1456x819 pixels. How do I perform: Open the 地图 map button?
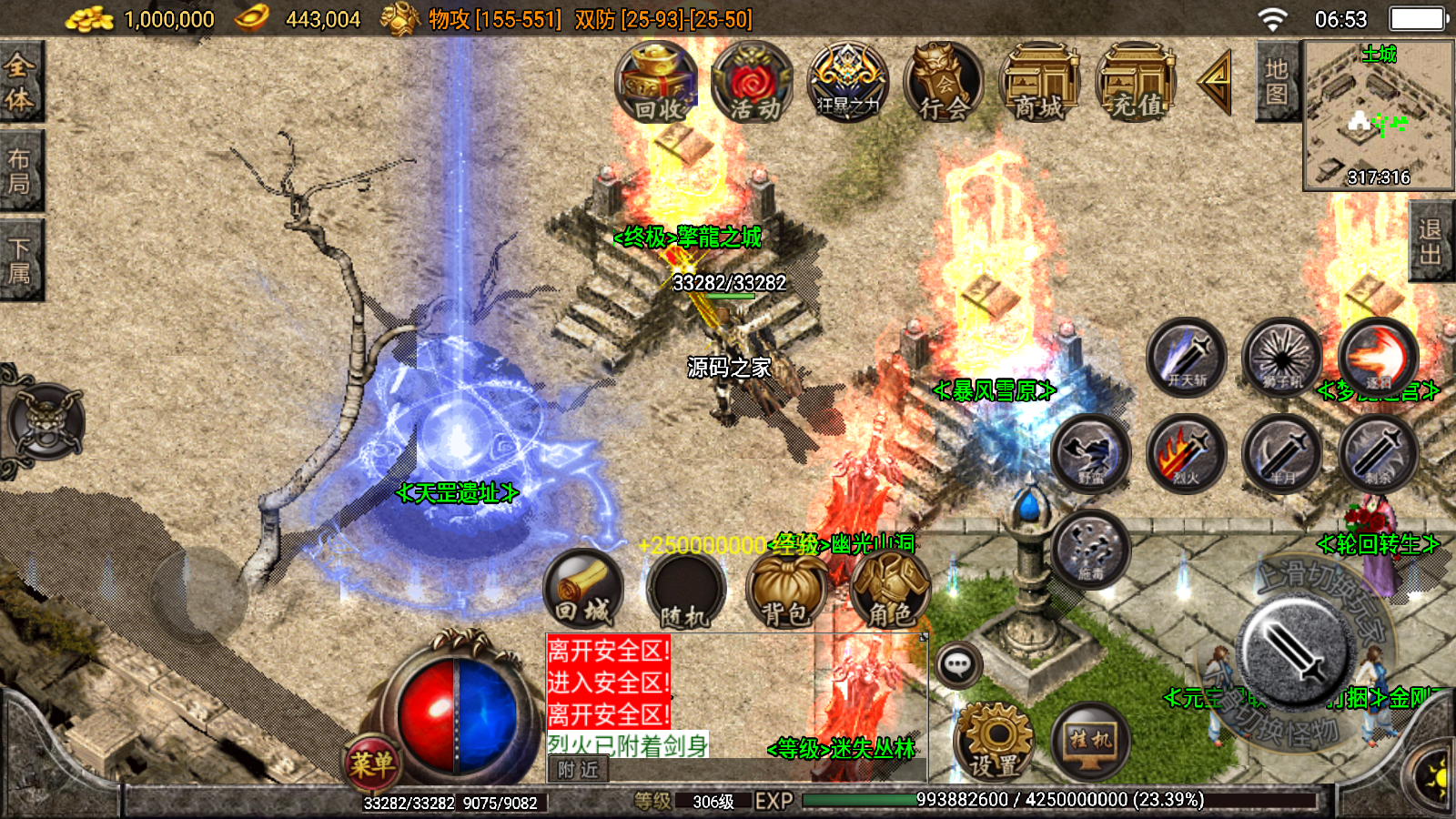(x=1277, y=82)
